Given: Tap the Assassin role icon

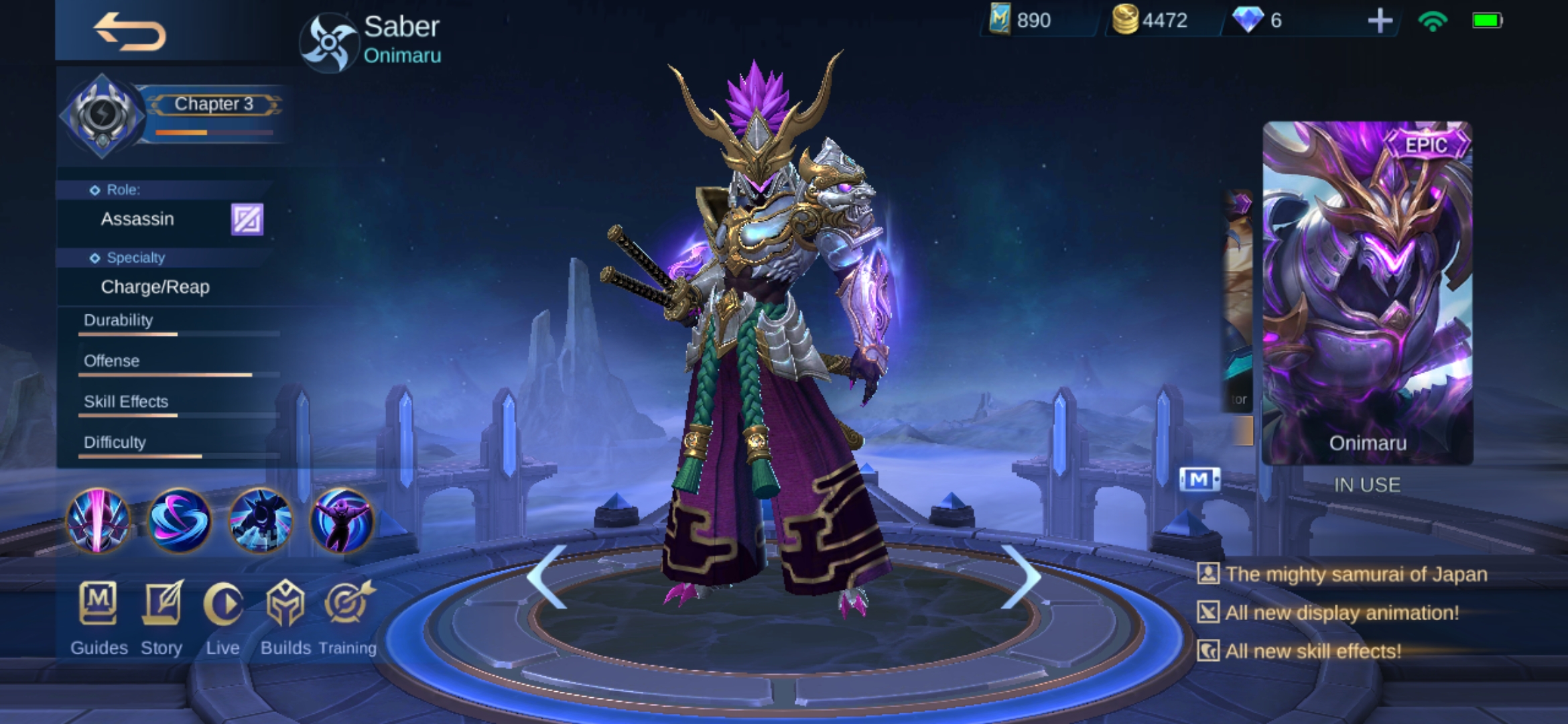Looking at the screenshot, I should click(247, 219).
